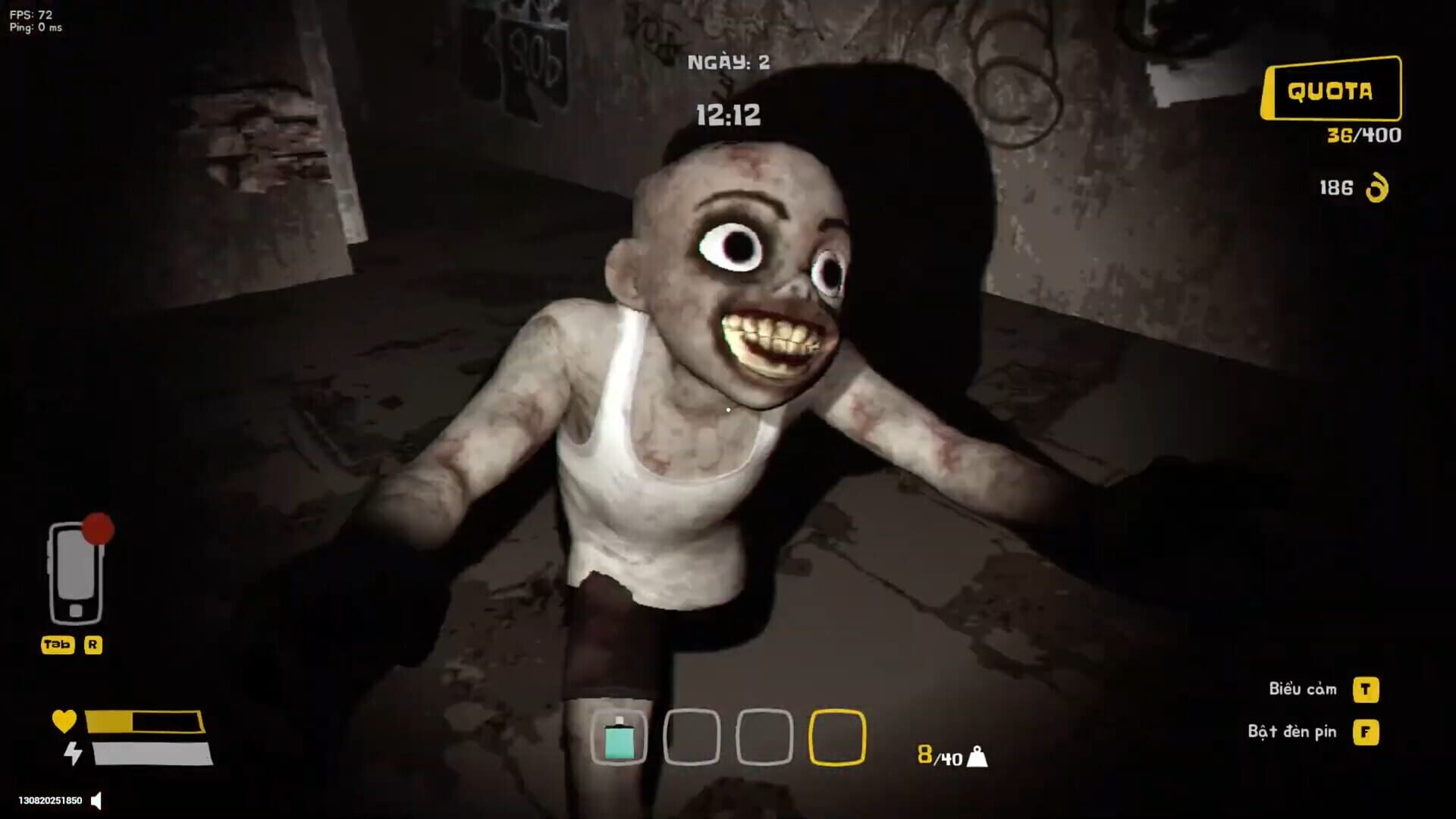Viewport: 1456px width, 819px height.
Task: Expand the Tab key binding prompt
Action: tap(56, 646)
